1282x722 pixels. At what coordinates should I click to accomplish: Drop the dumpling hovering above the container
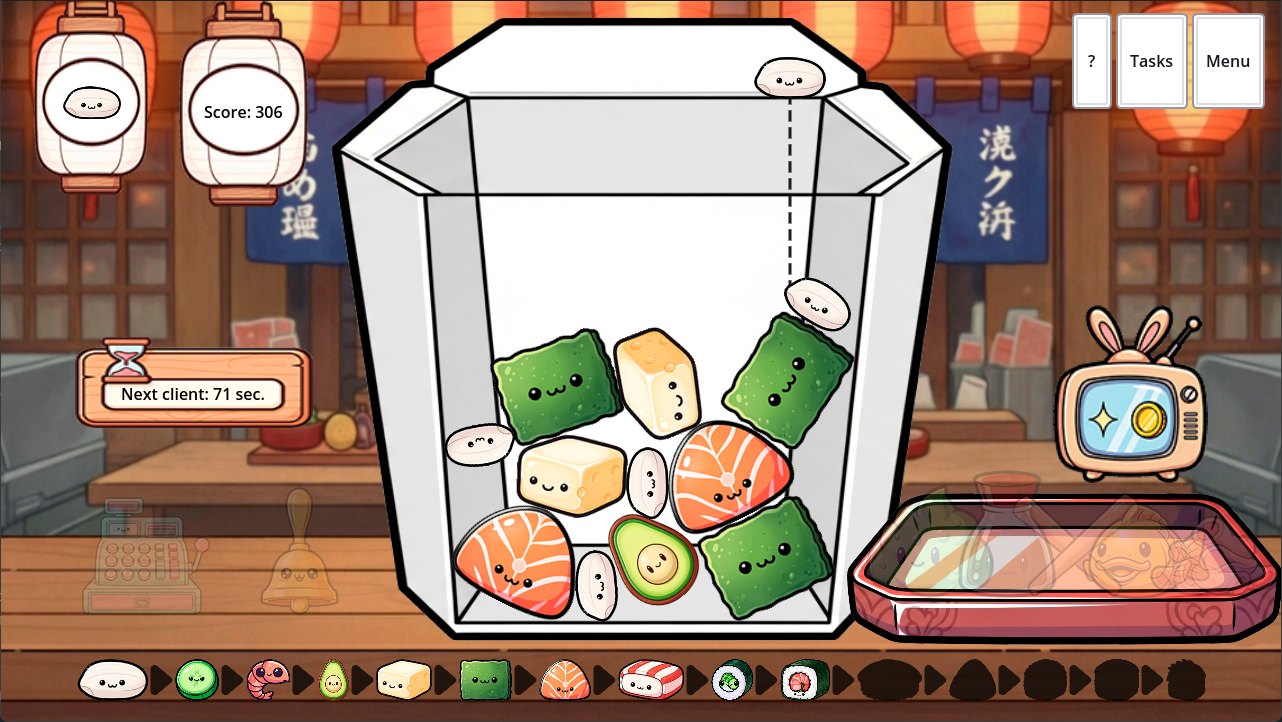tap(790, 75)
